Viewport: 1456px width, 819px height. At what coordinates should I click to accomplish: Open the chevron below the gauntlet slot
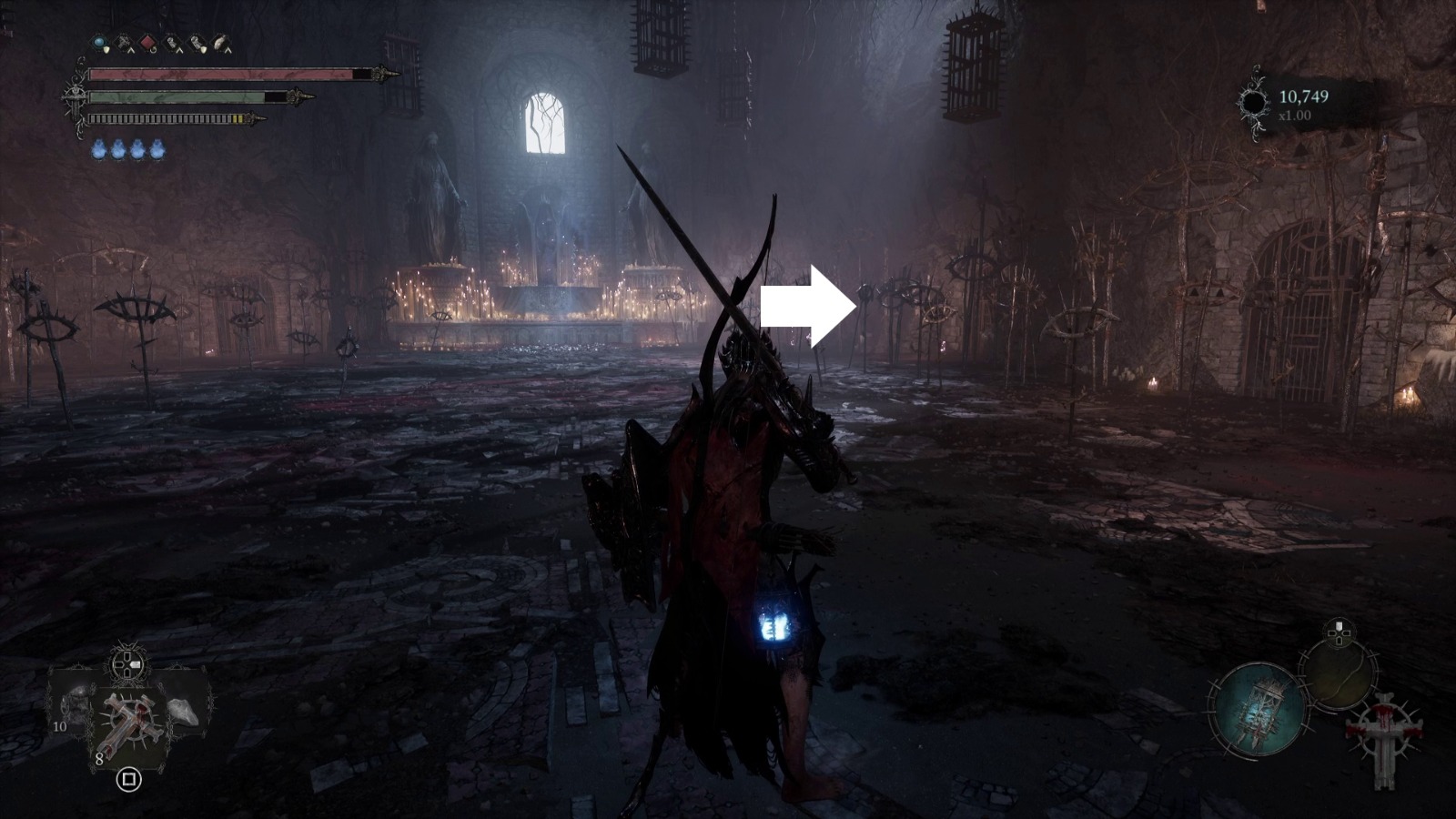179,51
